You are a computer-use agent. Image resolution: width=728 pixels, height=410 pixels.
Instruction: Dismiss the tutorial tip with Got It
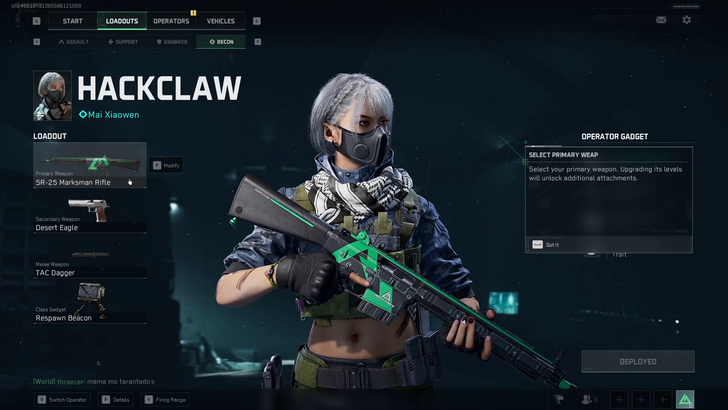coord(547,244)
